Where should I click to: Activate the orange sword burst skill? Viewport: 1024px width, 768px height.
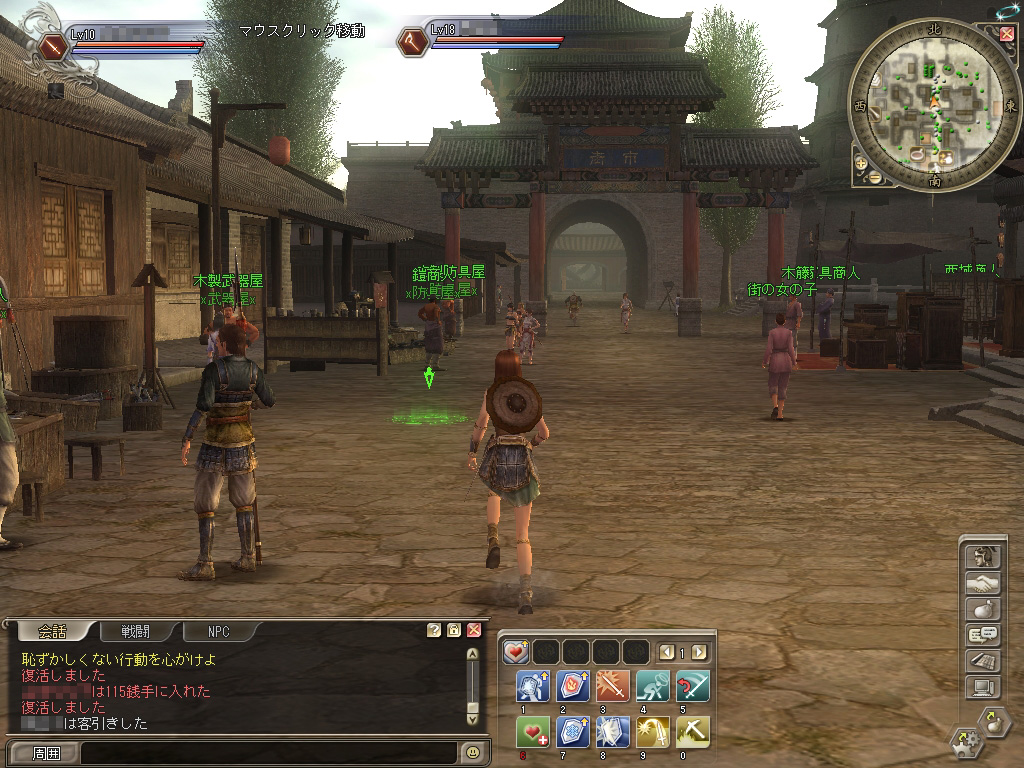[611, 686]
